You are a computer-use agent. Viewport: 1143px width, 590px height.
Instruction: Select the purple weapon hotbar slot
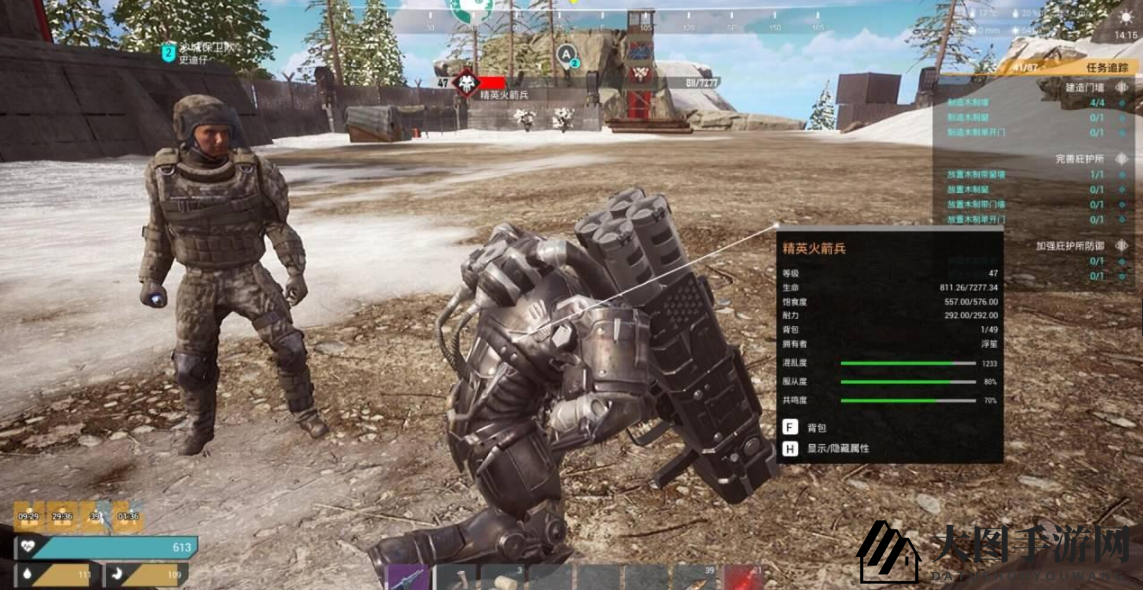[408, 578]
